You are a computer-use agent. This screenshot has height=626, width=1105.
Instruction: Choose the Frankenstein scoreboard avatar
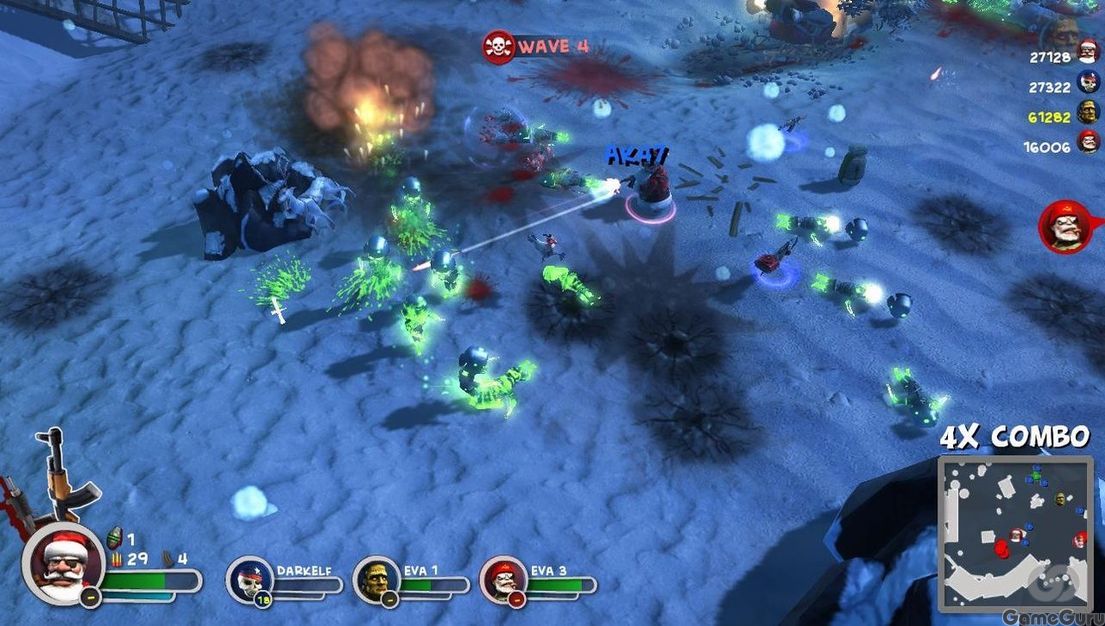[1088, 116]
